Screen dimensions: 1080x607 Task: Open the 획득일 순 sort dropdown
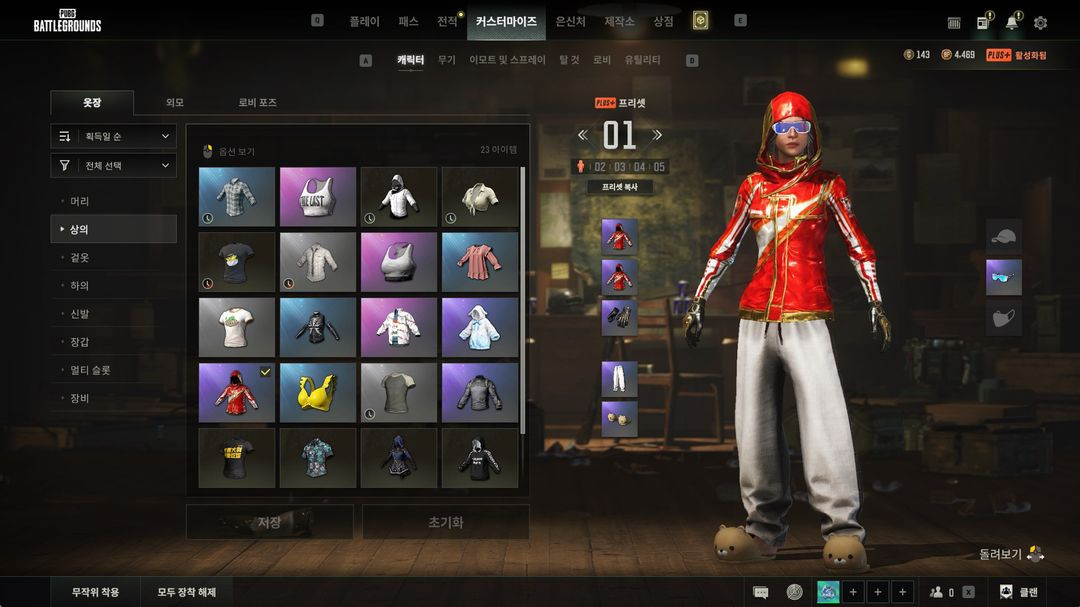(114, 136)
